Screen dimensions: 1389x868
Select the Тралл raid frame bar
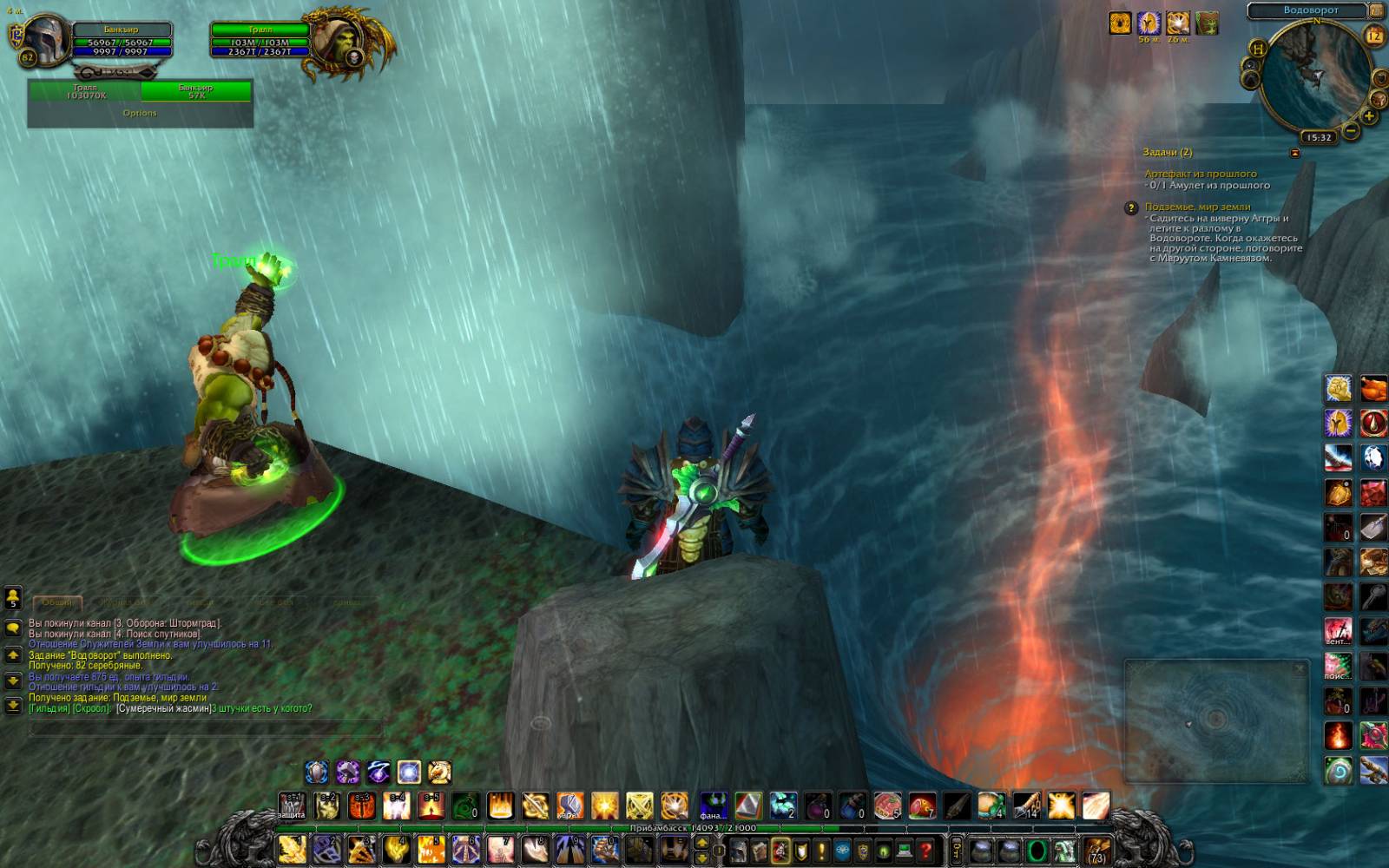pos(85,91)
